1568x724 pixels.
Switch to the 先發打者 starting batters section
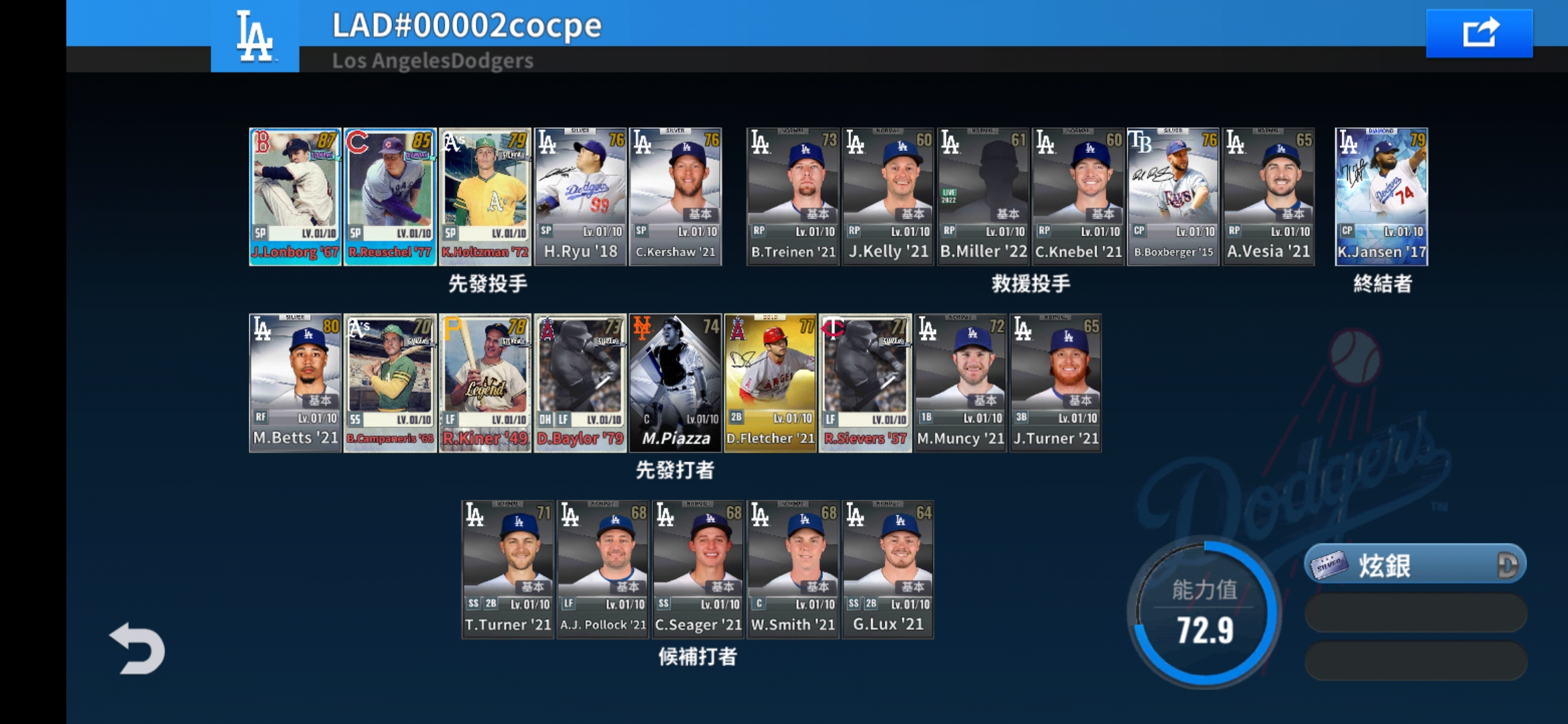[675, 471]
